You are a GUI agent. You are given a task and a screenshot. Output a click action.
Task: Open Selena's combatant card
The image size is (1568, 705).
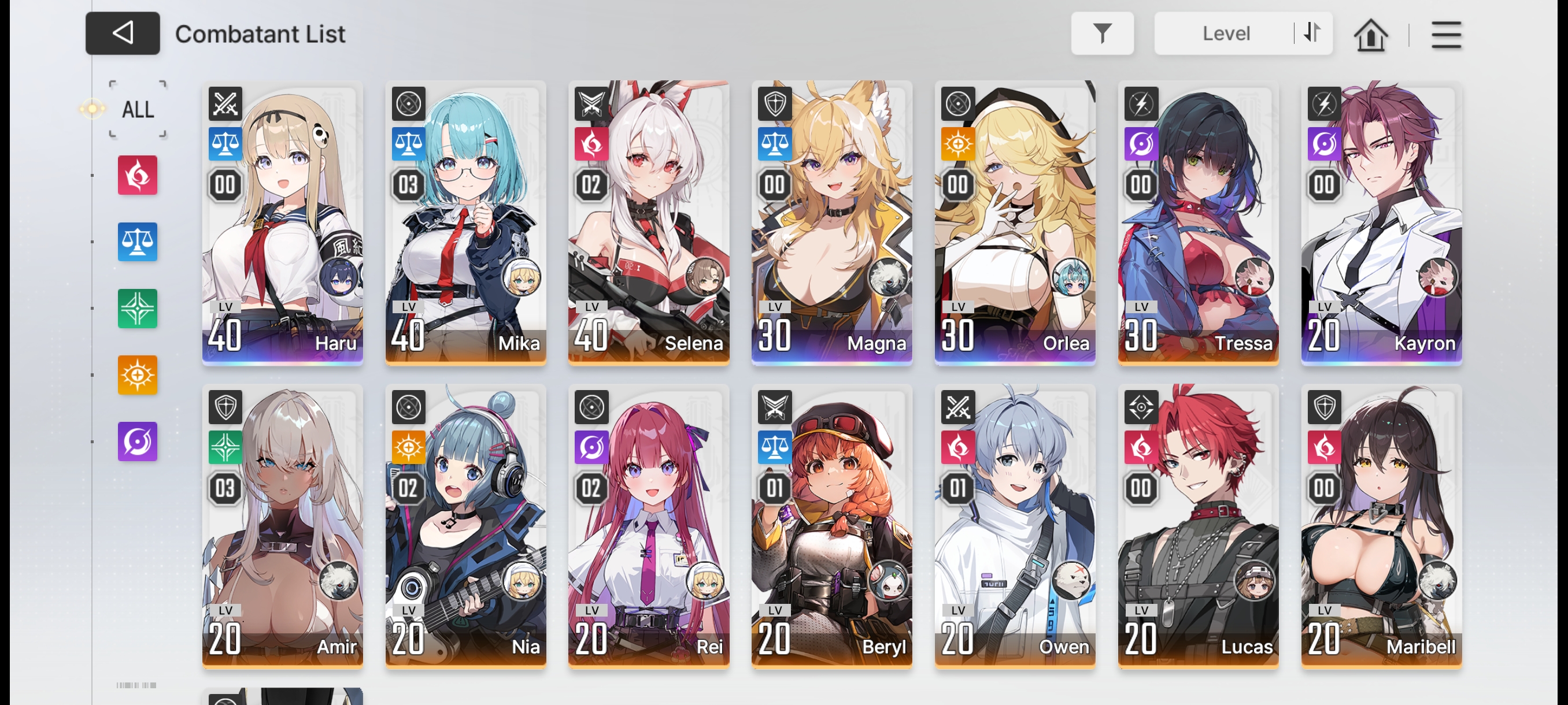649,222
